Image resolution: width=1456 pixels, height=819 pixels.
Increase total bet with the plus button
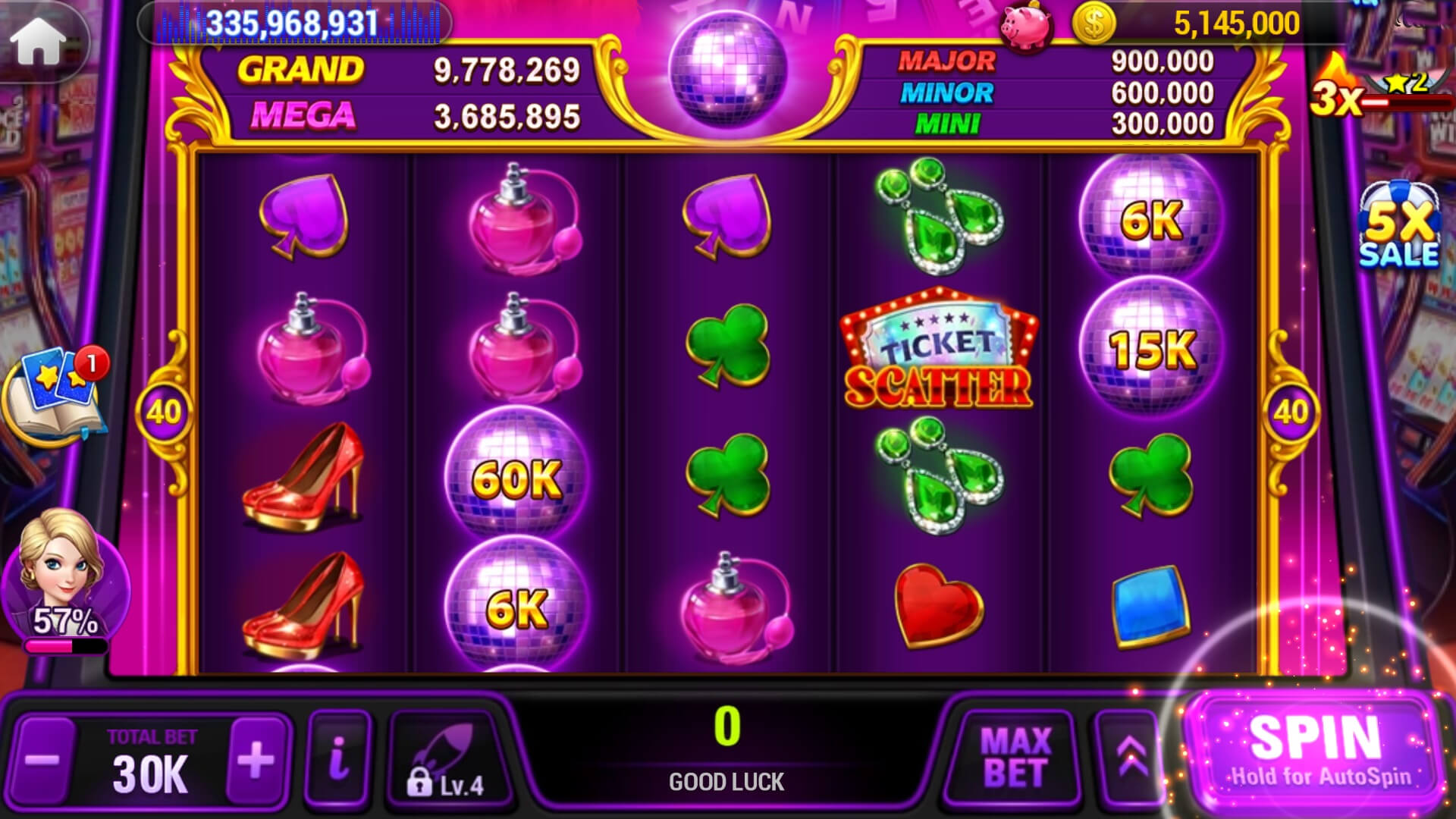pos(256,758)
